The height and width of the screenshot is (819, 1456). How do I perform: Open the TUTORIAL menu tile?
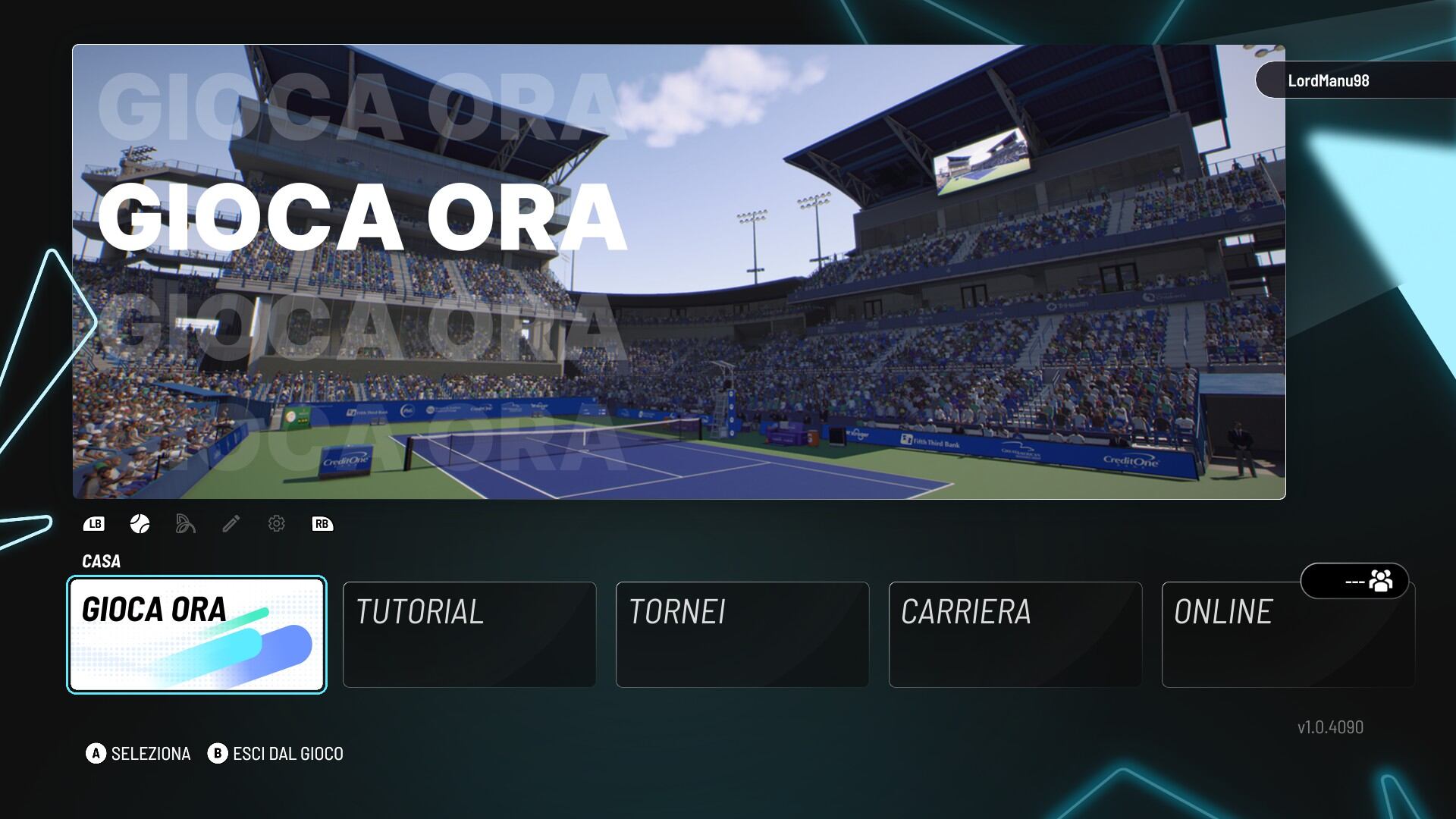tap(469, 635)
